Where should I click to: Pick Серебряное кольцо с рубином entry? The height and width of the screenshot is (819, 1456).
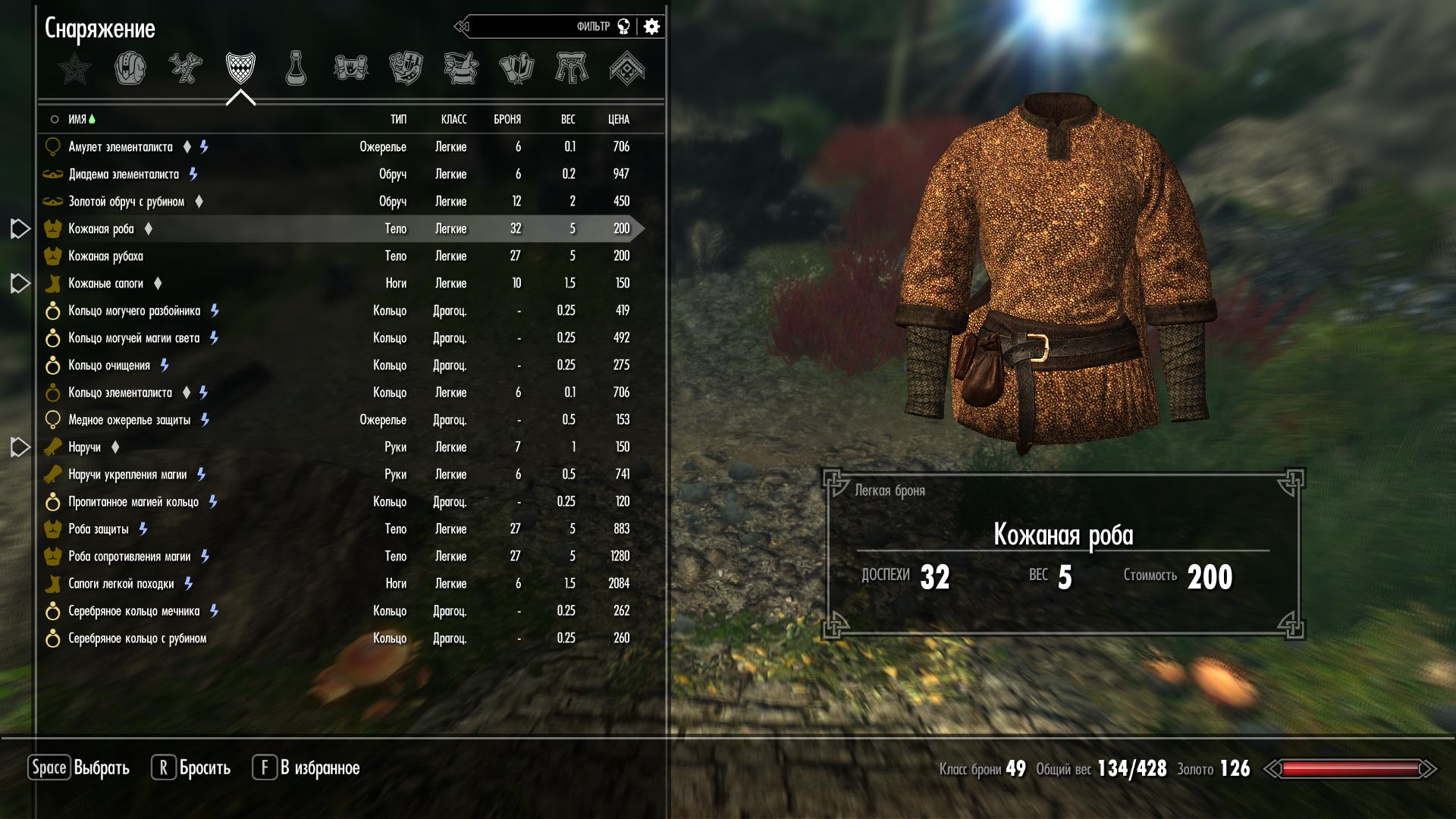click(x=137, y=639)
